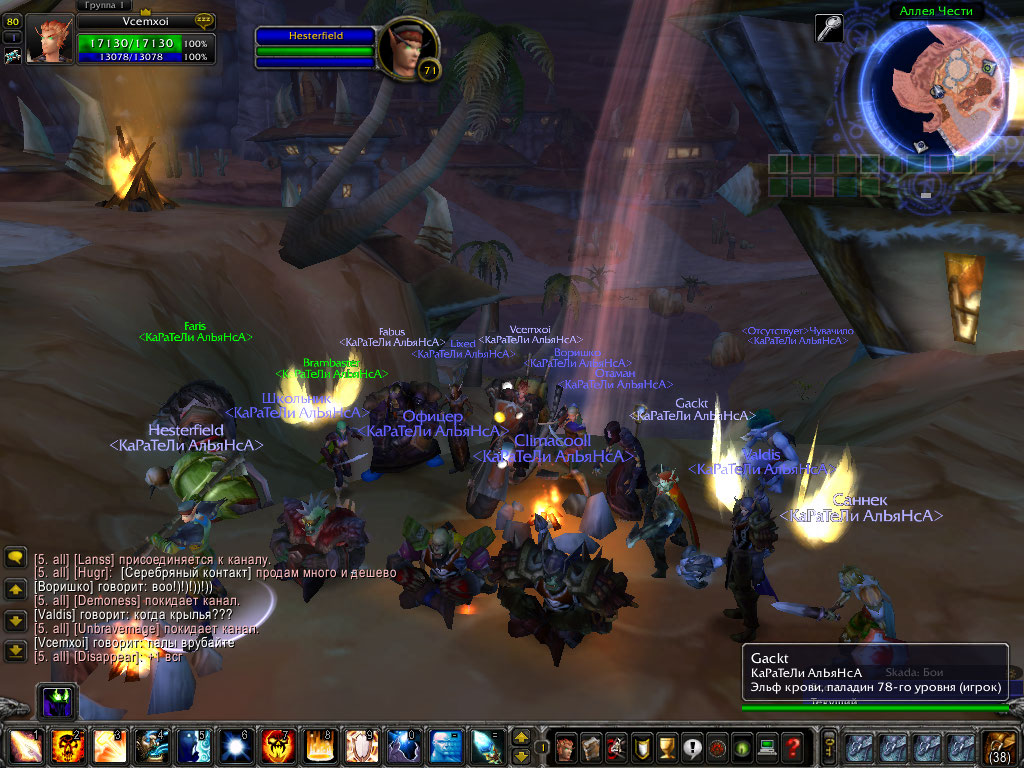The width and height of the screenshot is (1024, 768).
Task: Select the Hesterfield target portrait
Action: tap(408, 48)
